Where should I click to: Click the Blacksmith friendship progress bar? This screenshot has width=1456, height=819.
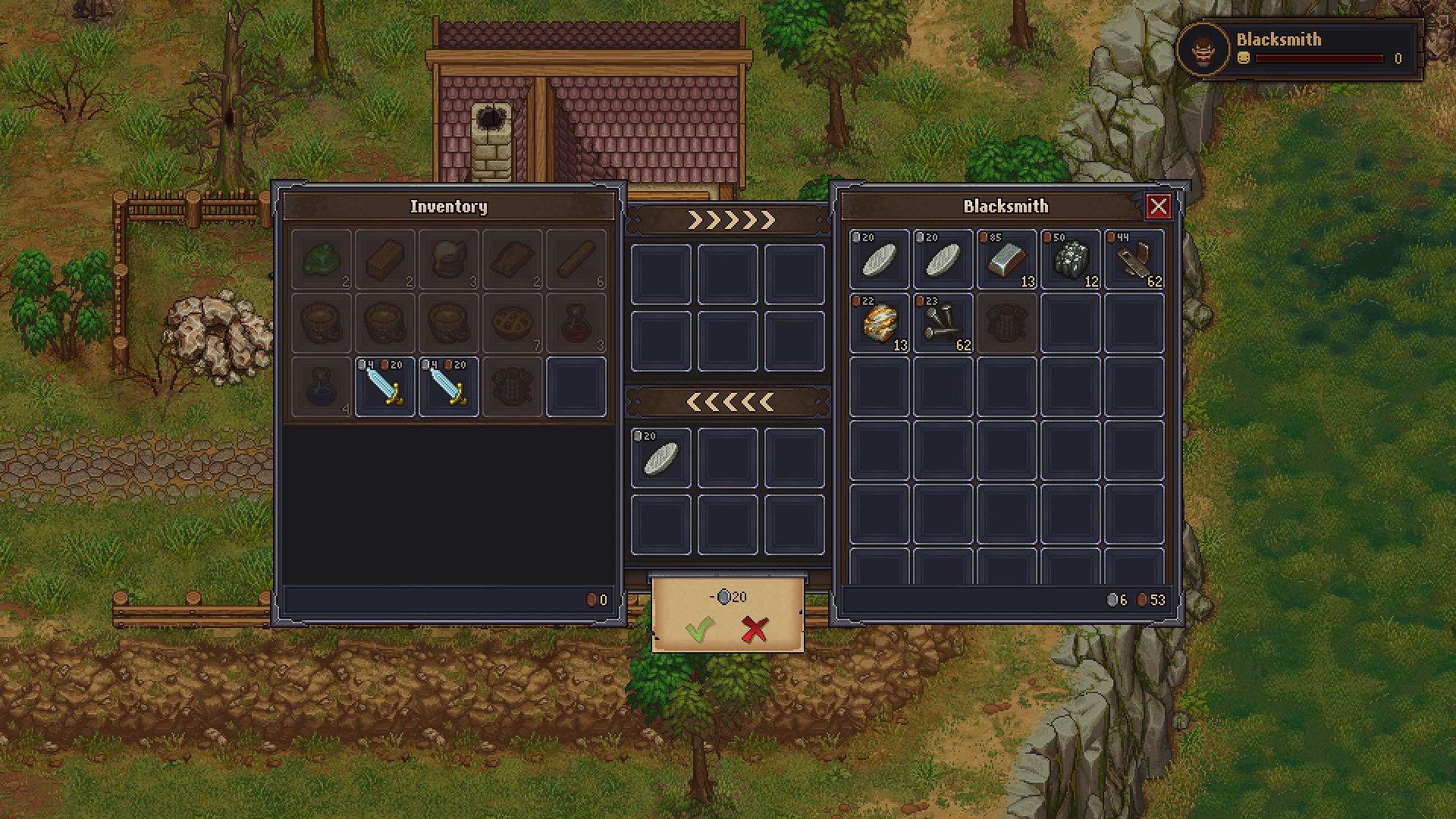(x=1319, y=59)
